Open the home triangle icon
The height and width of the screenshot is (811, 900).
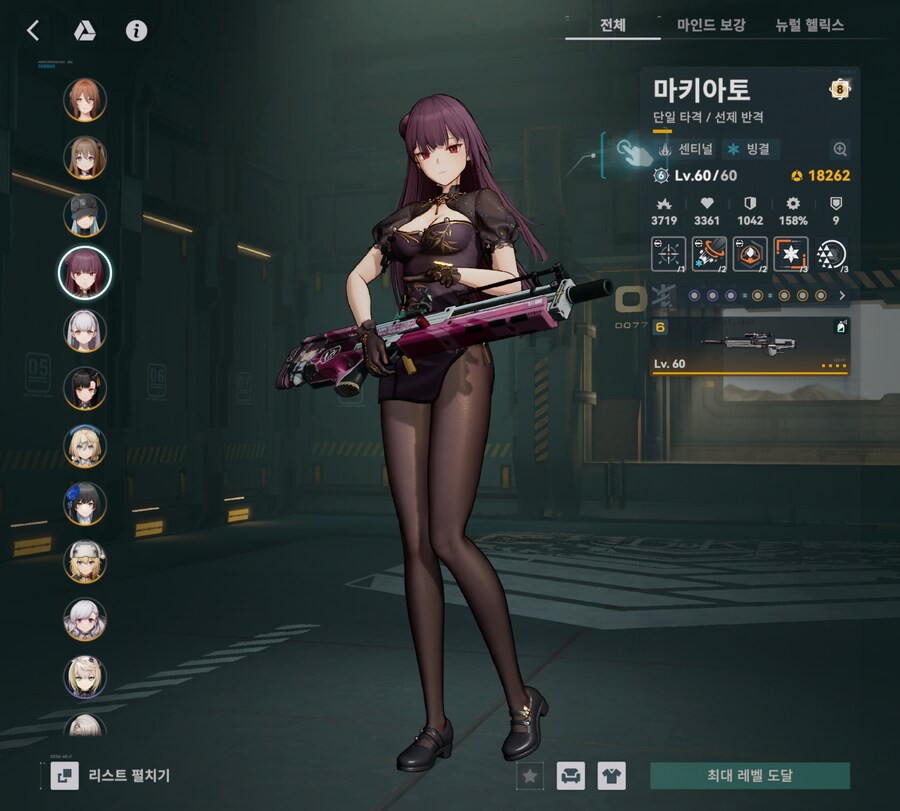click(85, 30)
